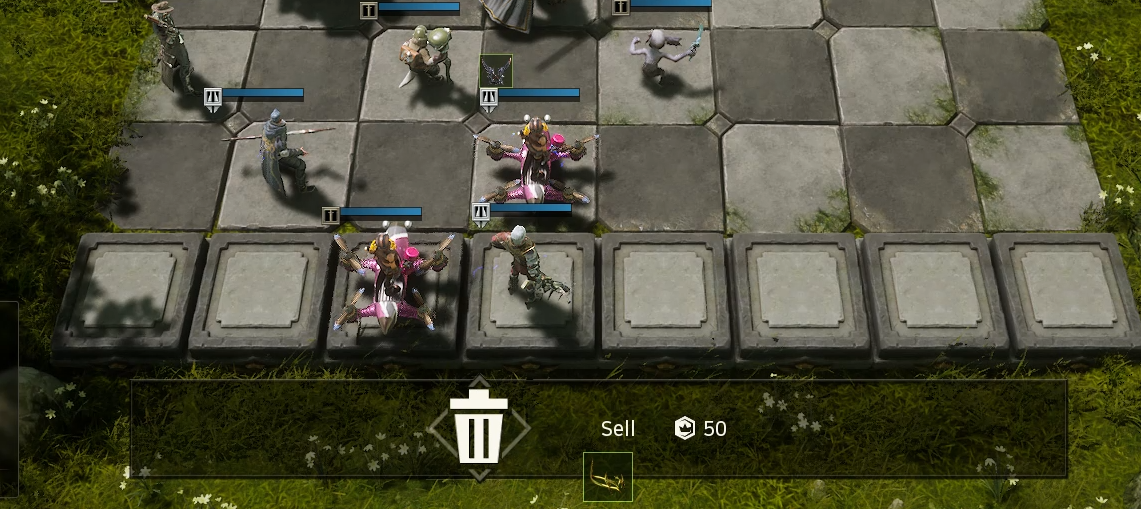
Task: Click the dark wings item icon
Action: (x=496, y=70)
